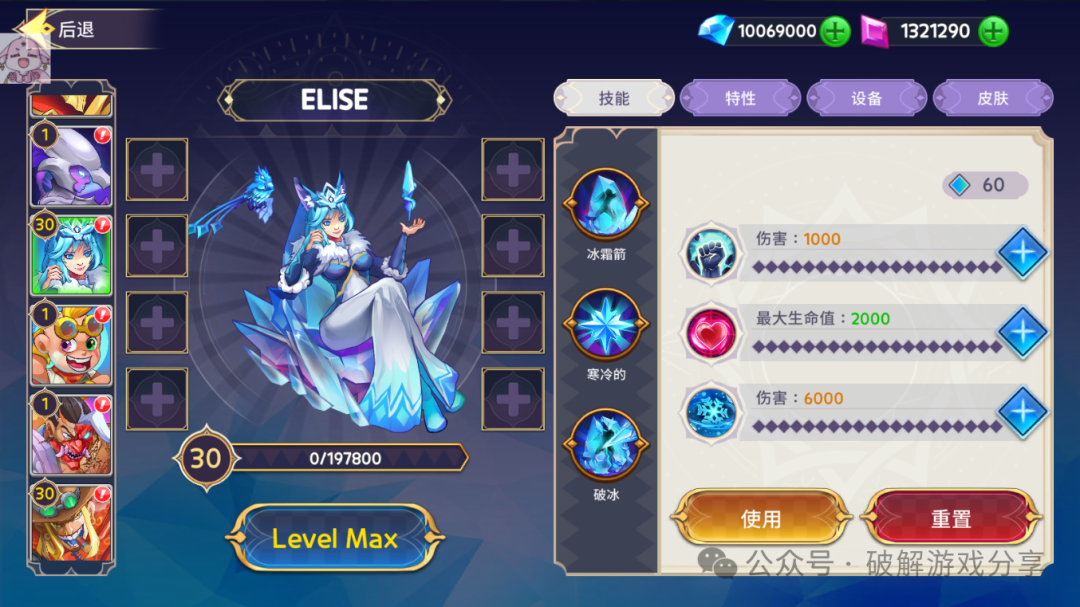Image resolution: width=1080 pixels, height=607 pixels.
Task: Open the 特性 tab
Action: click(740, 98)
